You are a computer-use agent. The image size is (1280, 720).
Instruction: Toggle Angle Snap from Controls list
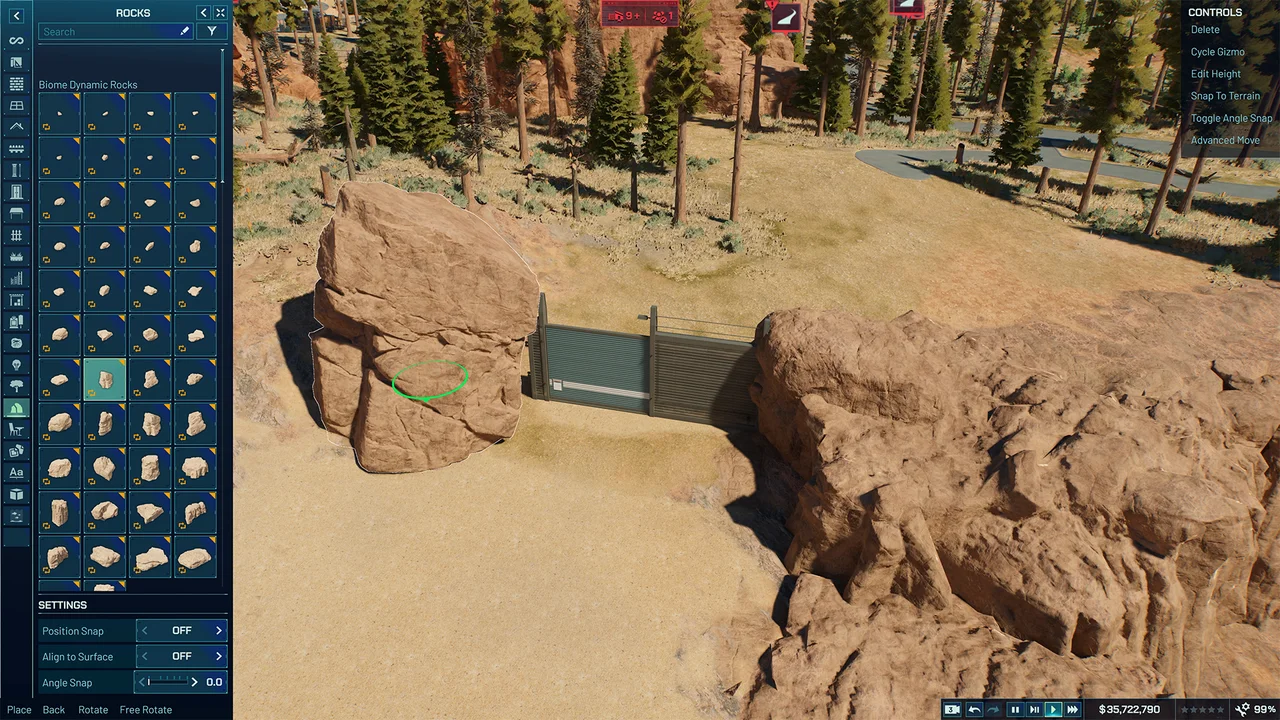tap(1231, 118)
